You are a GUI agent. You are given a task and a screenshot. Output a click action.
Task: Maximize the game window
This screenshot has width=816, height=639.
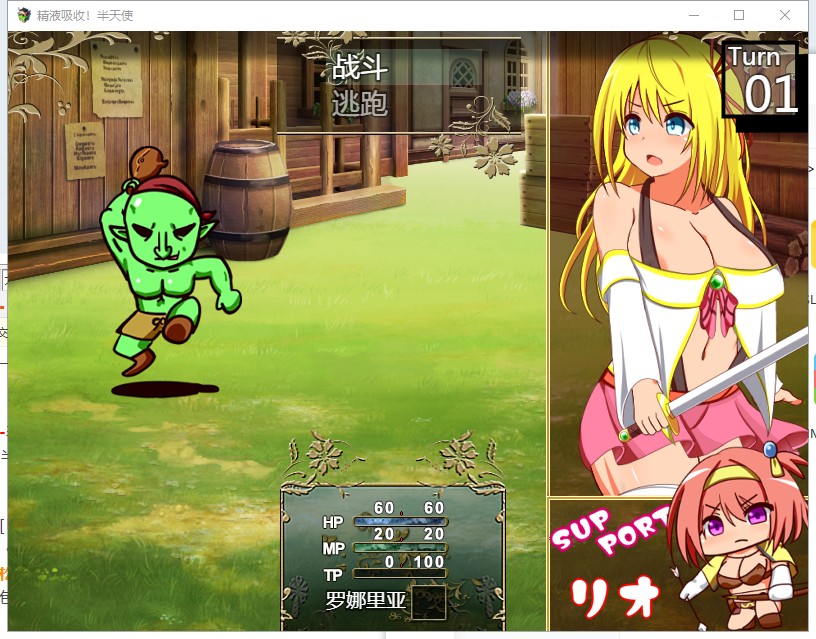pyautogui.click(x=739, y=15)
